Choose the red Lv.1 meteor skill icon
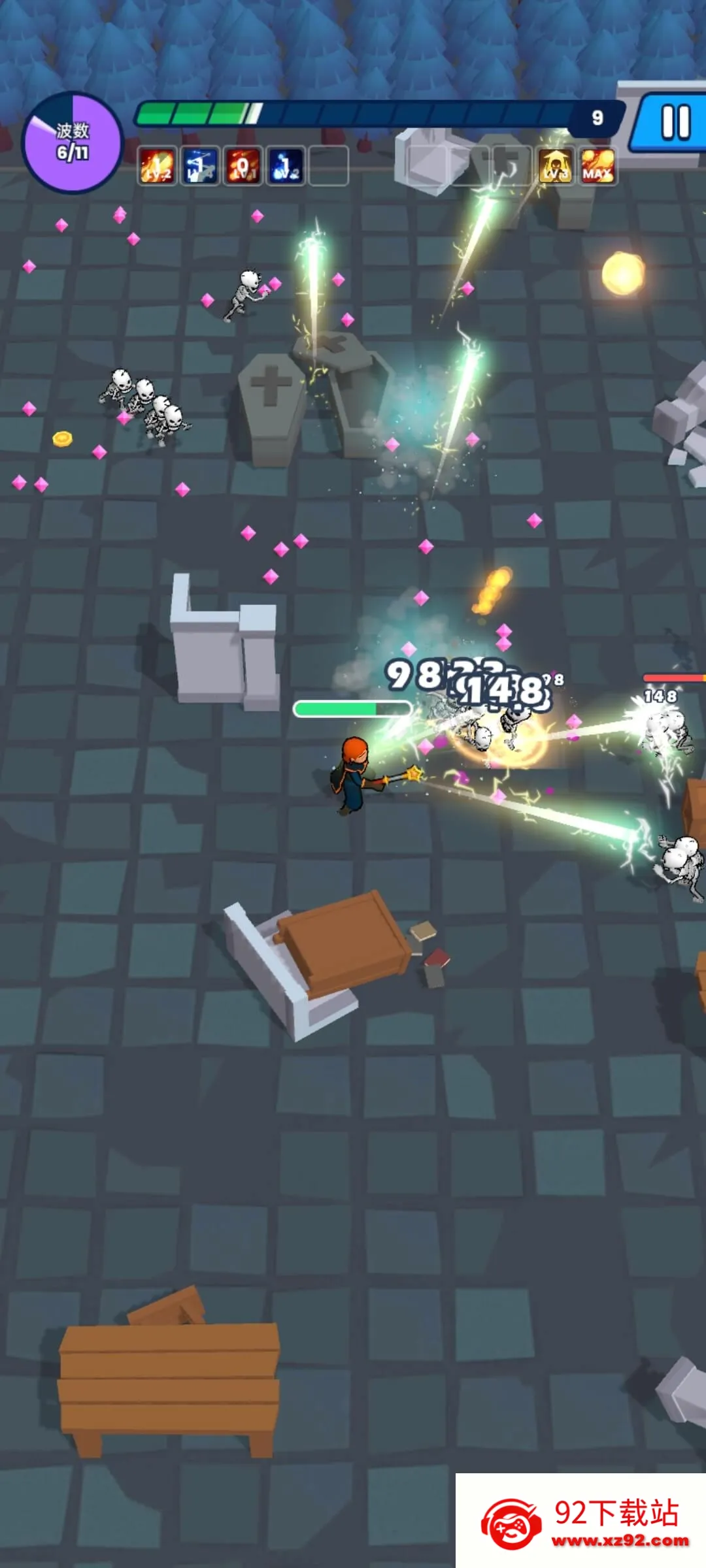 pos(243,165)
